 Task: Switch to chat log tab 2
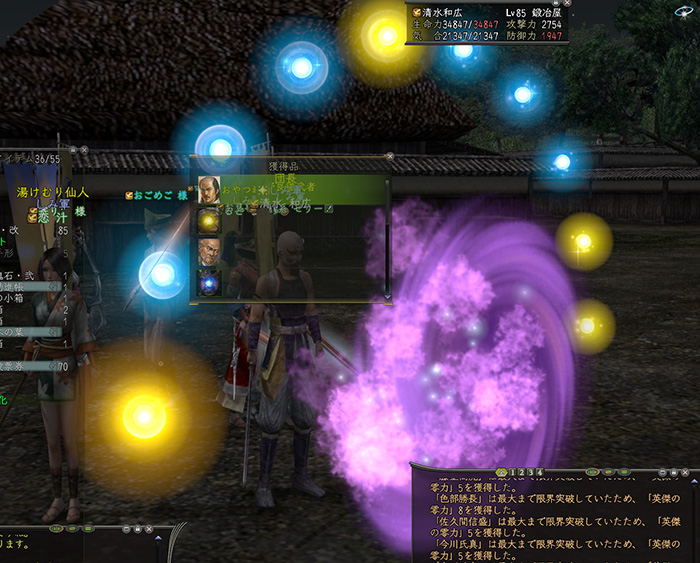[521, 472]
